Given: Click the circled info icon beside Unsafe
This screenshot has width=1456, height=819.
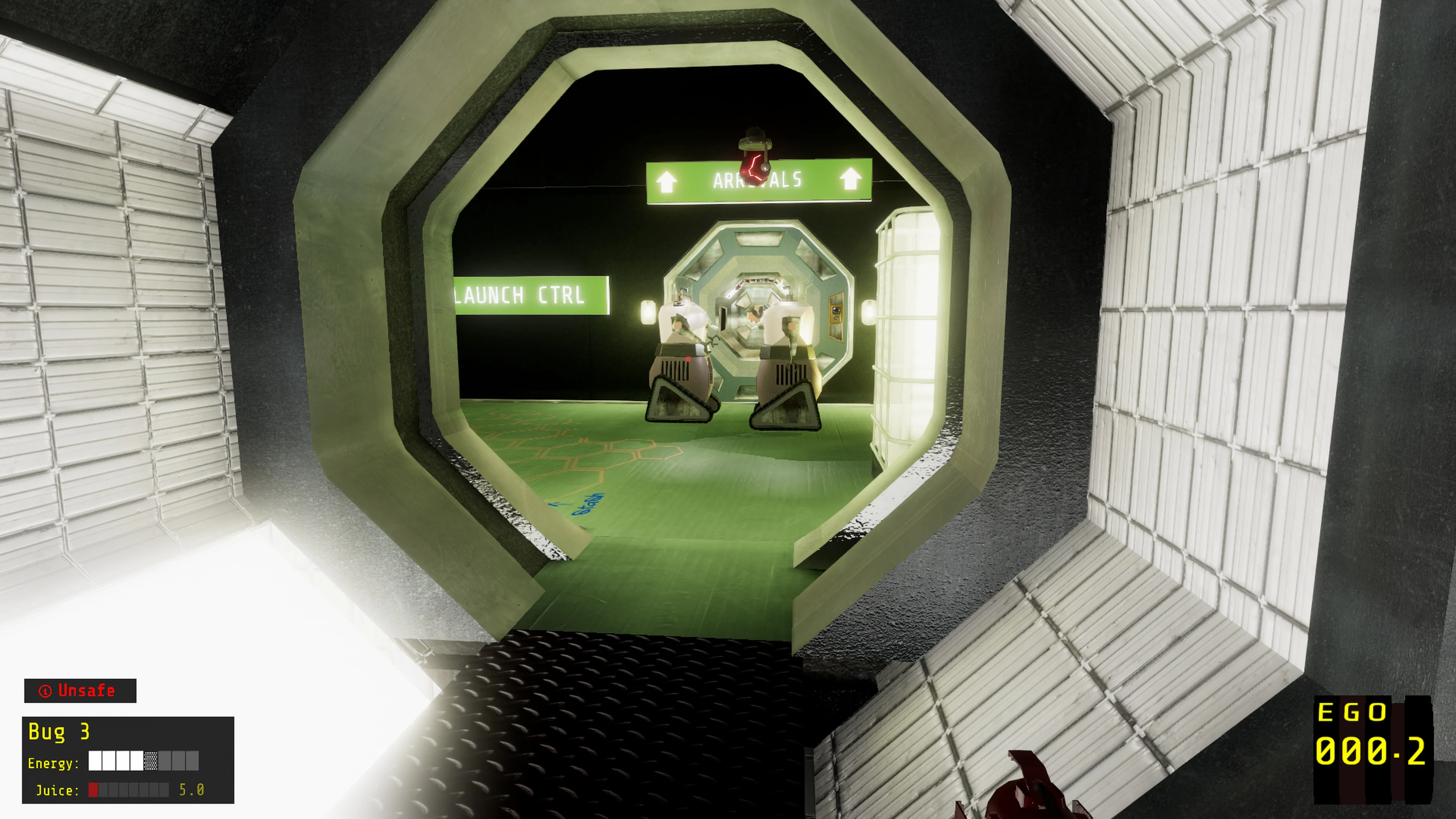Looking at the screenshot, I should click(46, 691).
